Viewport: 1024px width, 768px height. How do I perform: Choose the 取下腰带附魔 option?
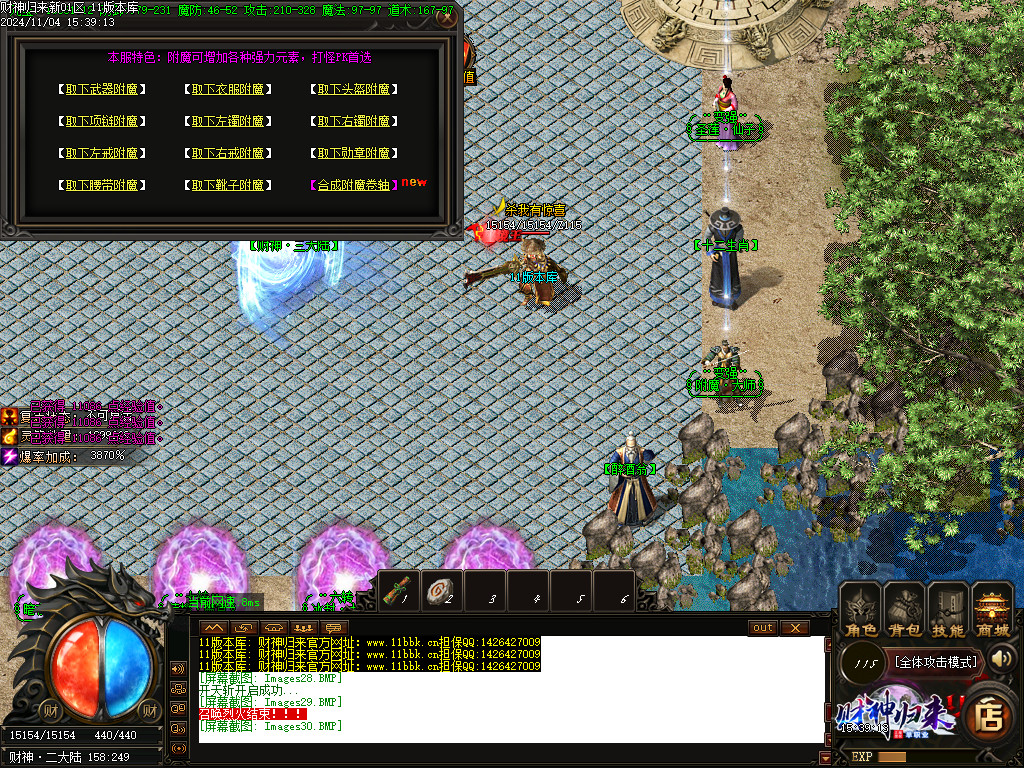pyautogui.click(x=102, y=186)
